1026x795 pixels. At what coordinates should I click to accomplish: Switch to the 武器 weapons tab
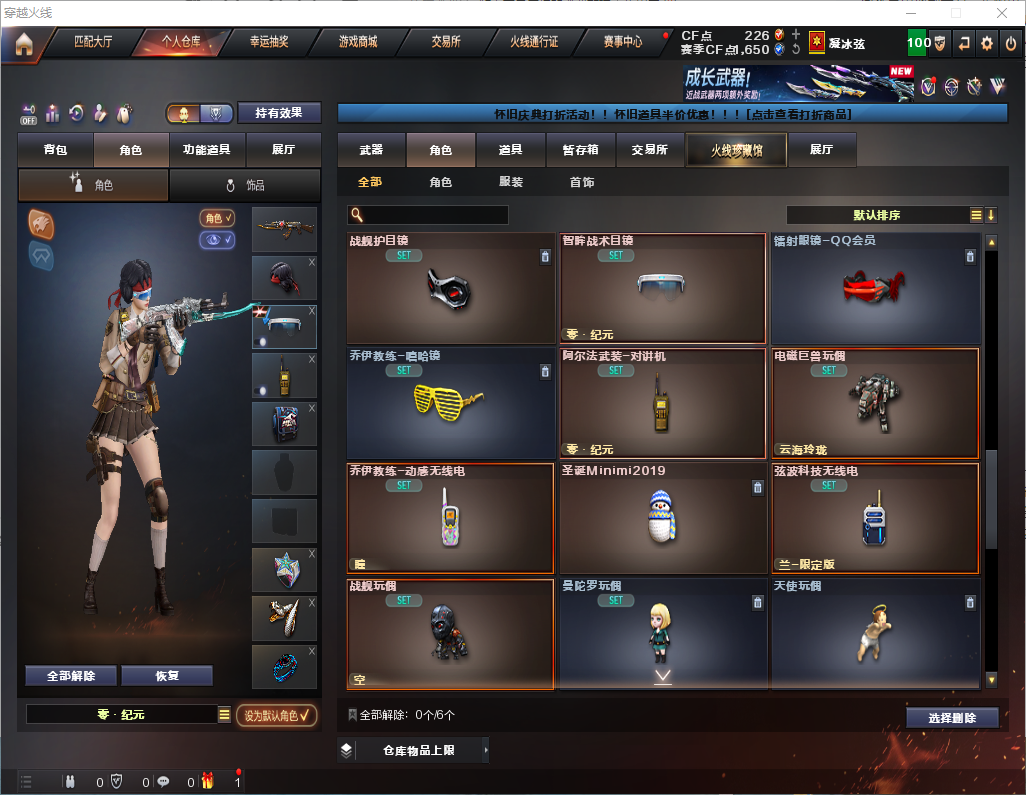tap(371, 150)
